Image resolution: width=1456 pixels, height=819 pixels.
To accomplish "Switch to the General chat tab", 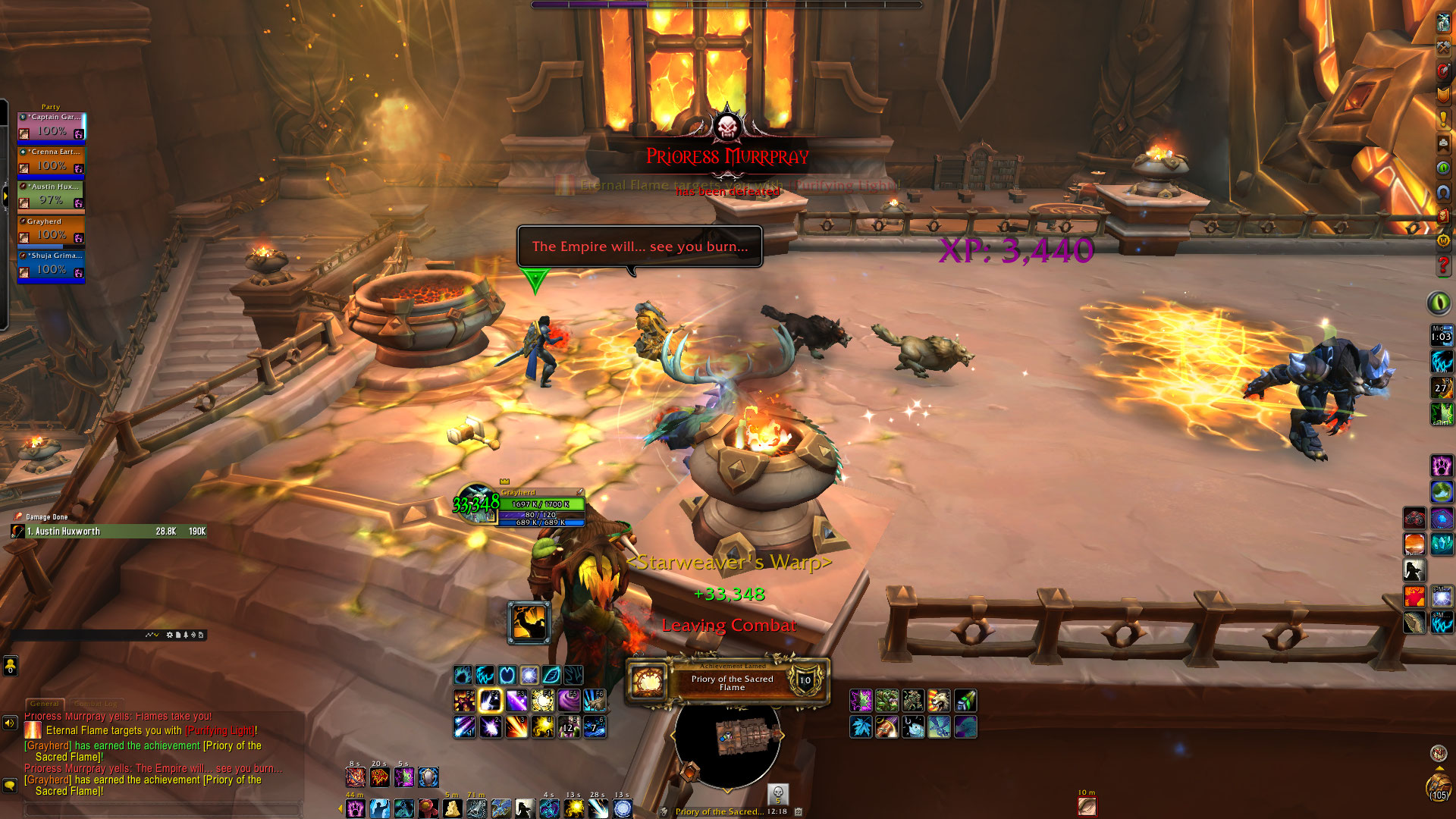I will (45, 704).
